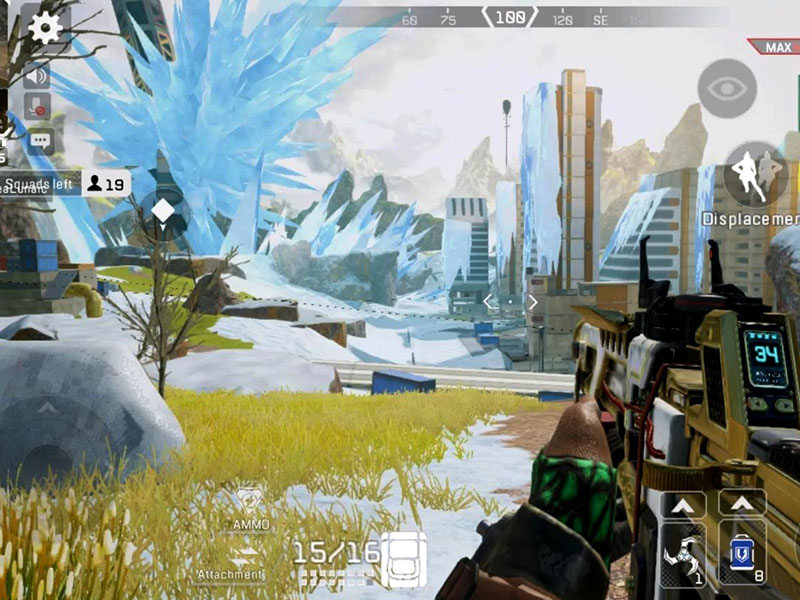Open the chat speech bubble
Screen dimensions: 800x600
click(40, 140)
